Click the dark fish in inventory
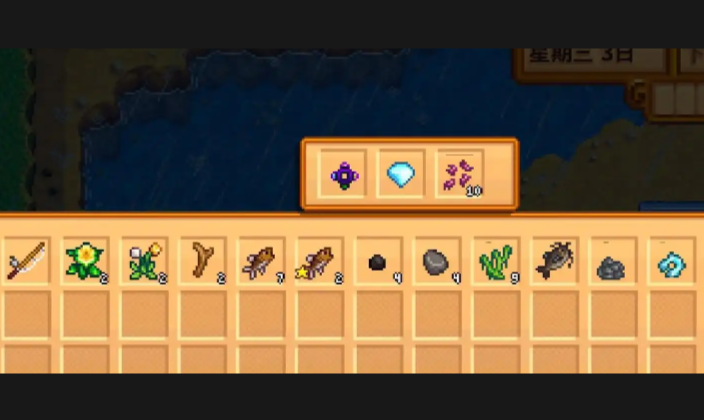Viewport: 704px width, 420px height. pyautogui.click(x=553, y=263)
